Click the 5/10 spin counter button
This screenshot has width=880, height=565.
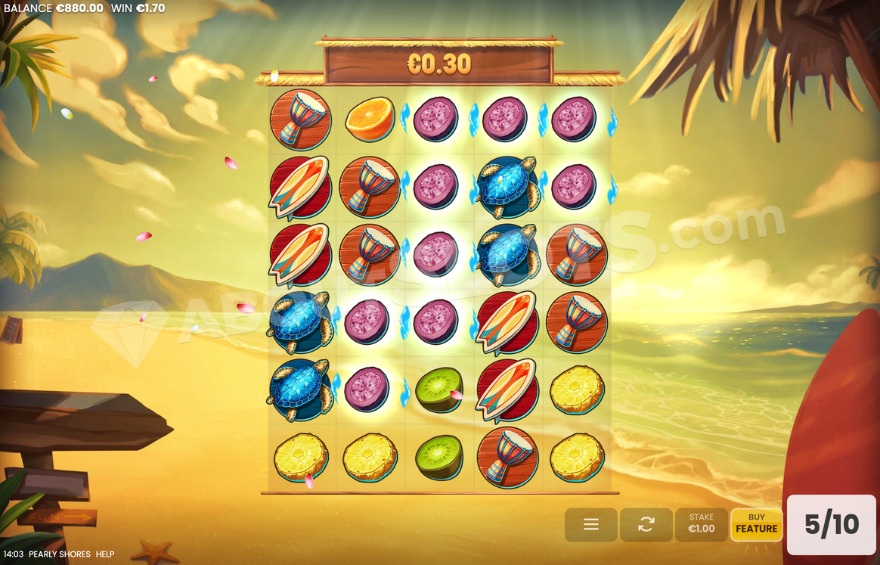pos(831,524)
